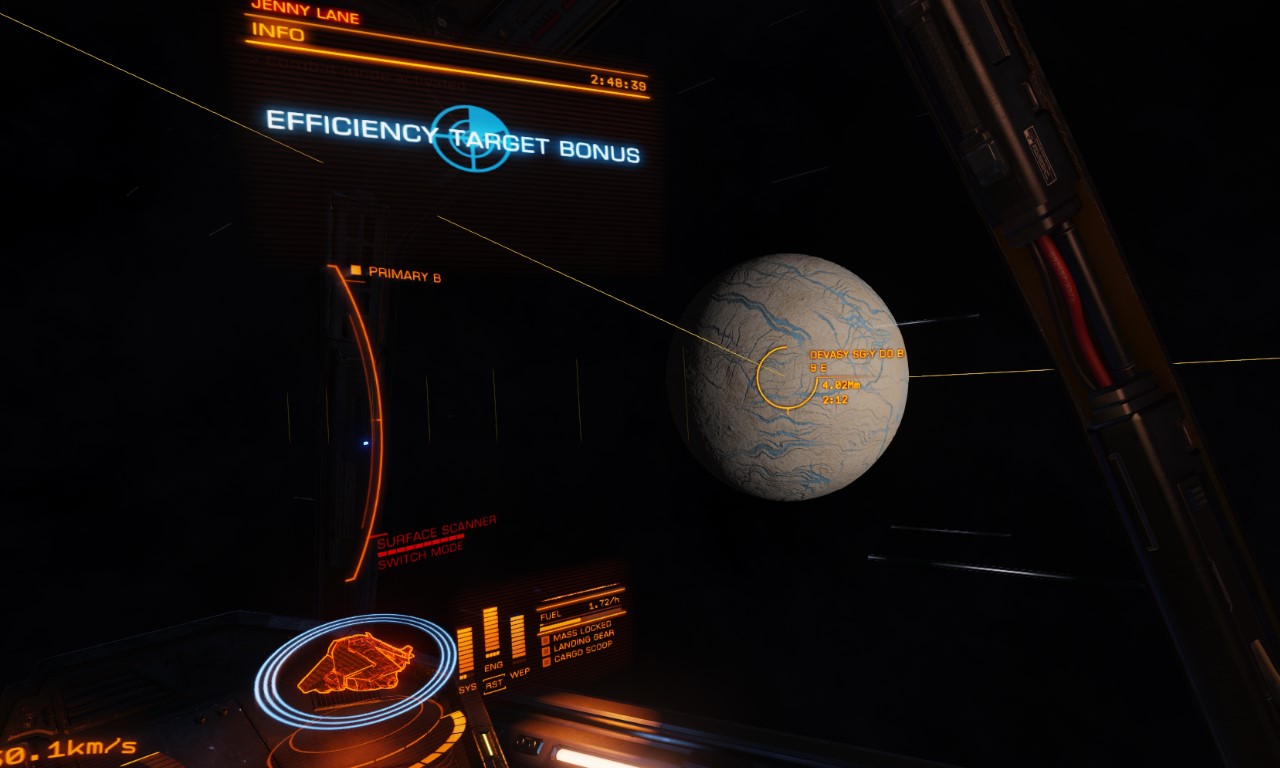Reset power distribution with RST

[x=494, y=685]
